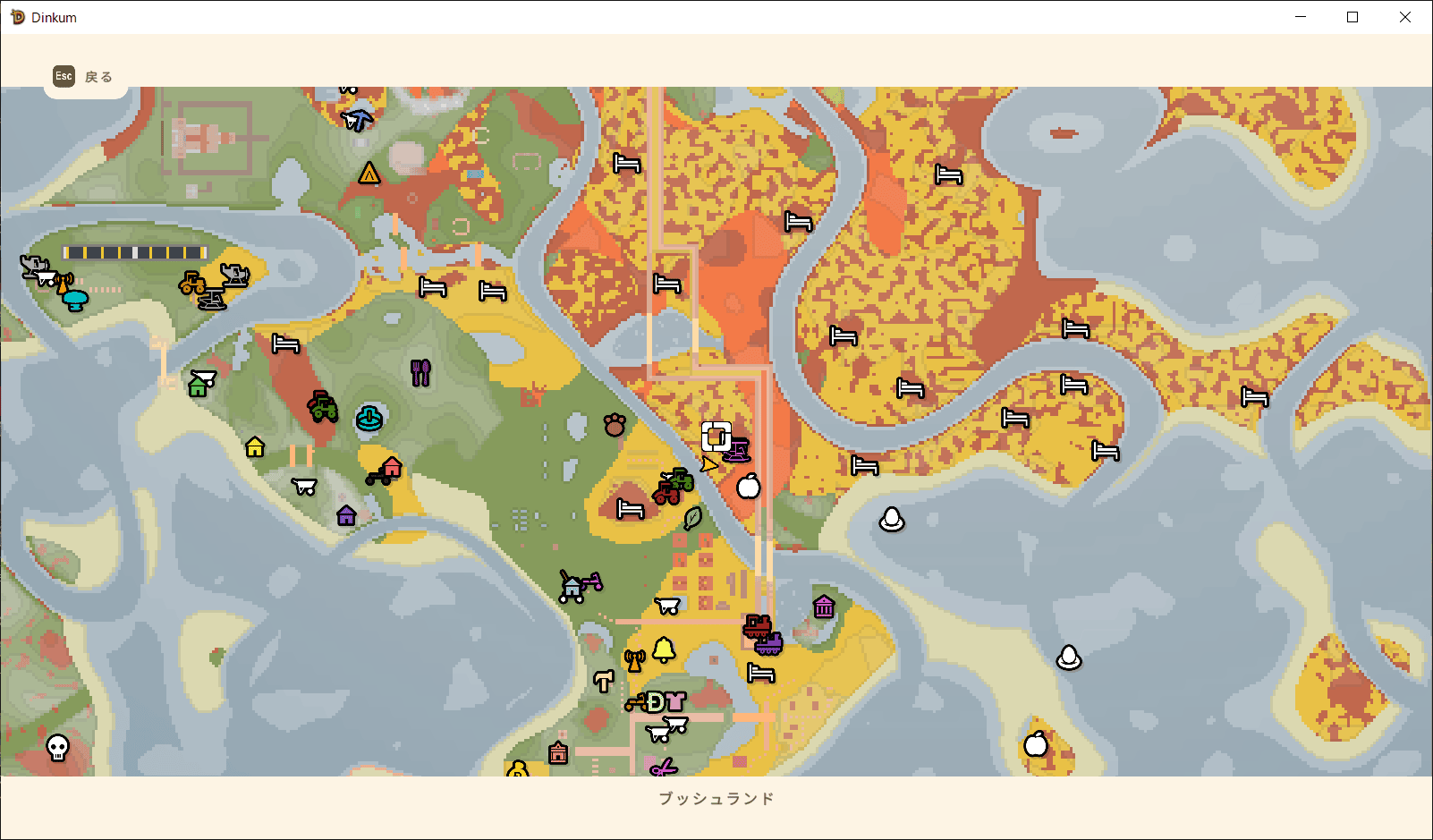Select the orange shop building marker
This screenshot has width=1433, height=840.
pyautogui.click(x=558, y=753)
